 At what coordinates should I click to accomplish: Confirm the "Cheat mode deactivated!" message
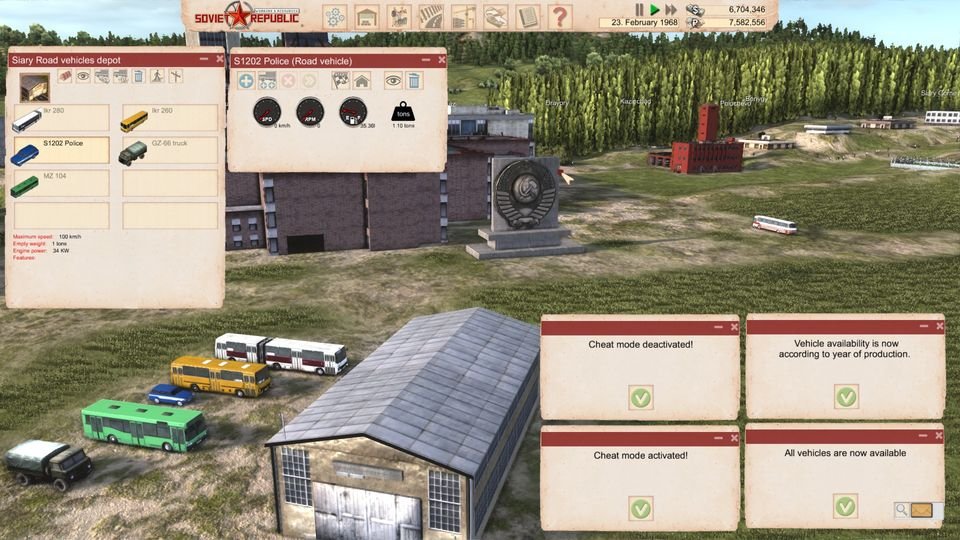click(x=641, y=397)
